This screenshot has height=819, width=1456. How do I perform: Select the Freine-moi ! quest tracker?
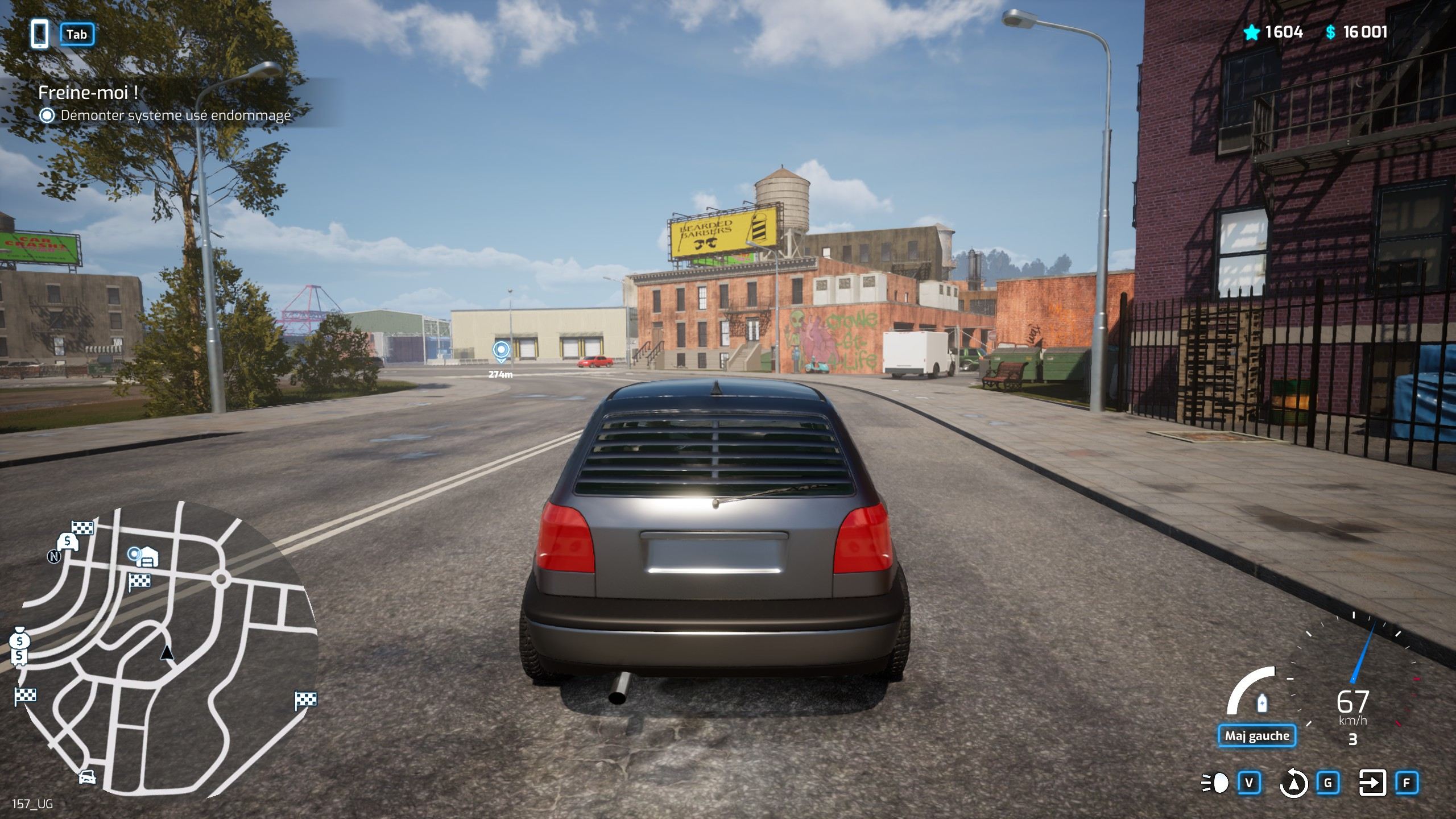[88, 93]
